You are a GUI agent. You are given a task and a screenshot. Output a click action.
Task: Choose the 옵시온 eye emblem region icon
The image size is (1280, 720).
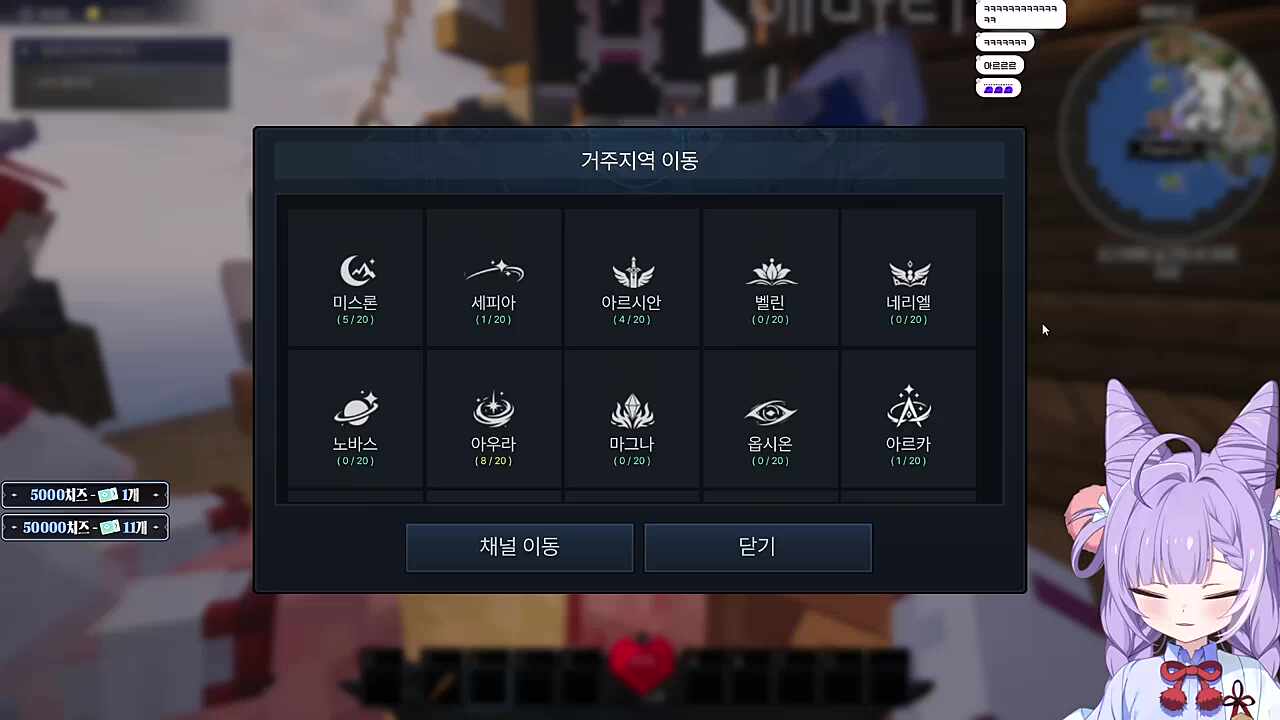pyautogui.click(x=770, y=410)
